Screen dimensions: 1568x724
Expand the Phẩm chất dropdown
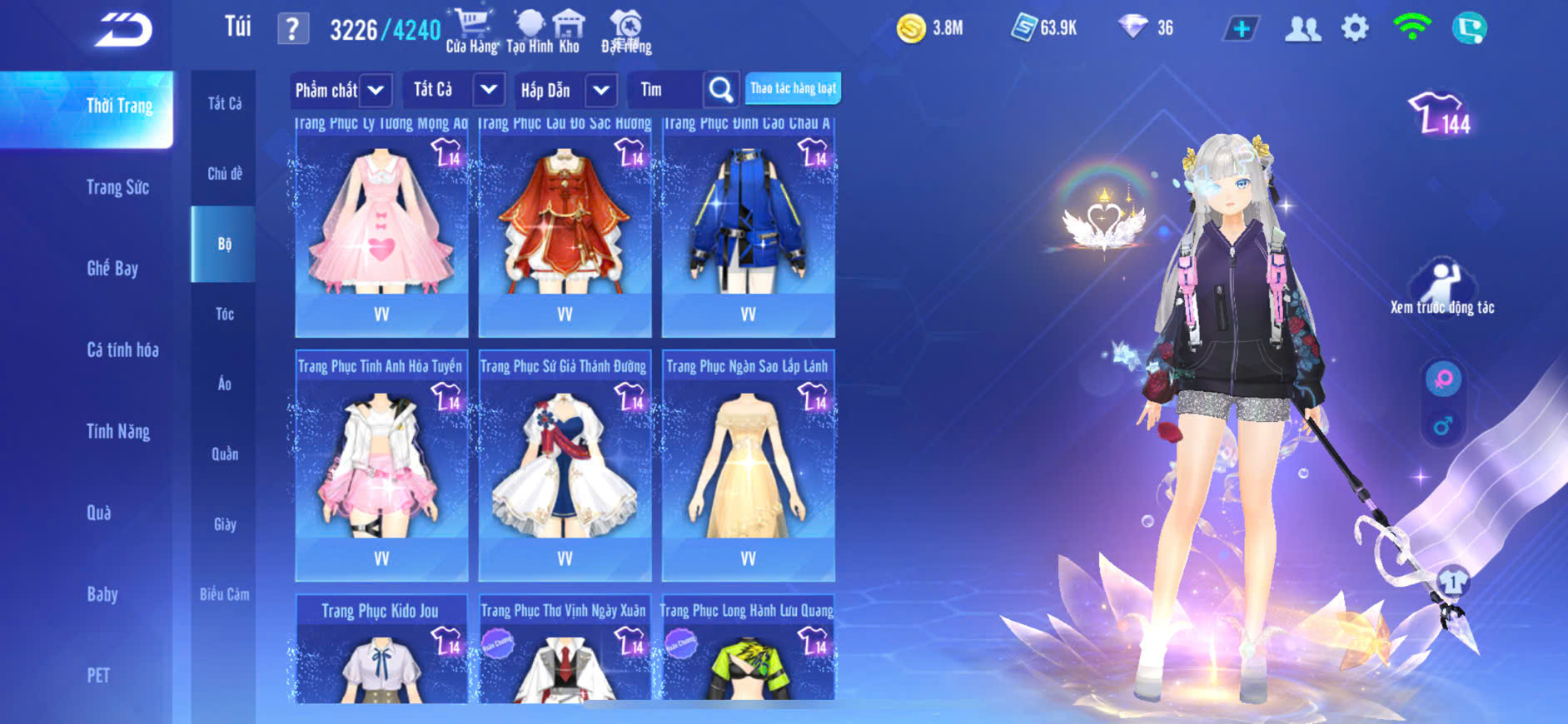340,90
